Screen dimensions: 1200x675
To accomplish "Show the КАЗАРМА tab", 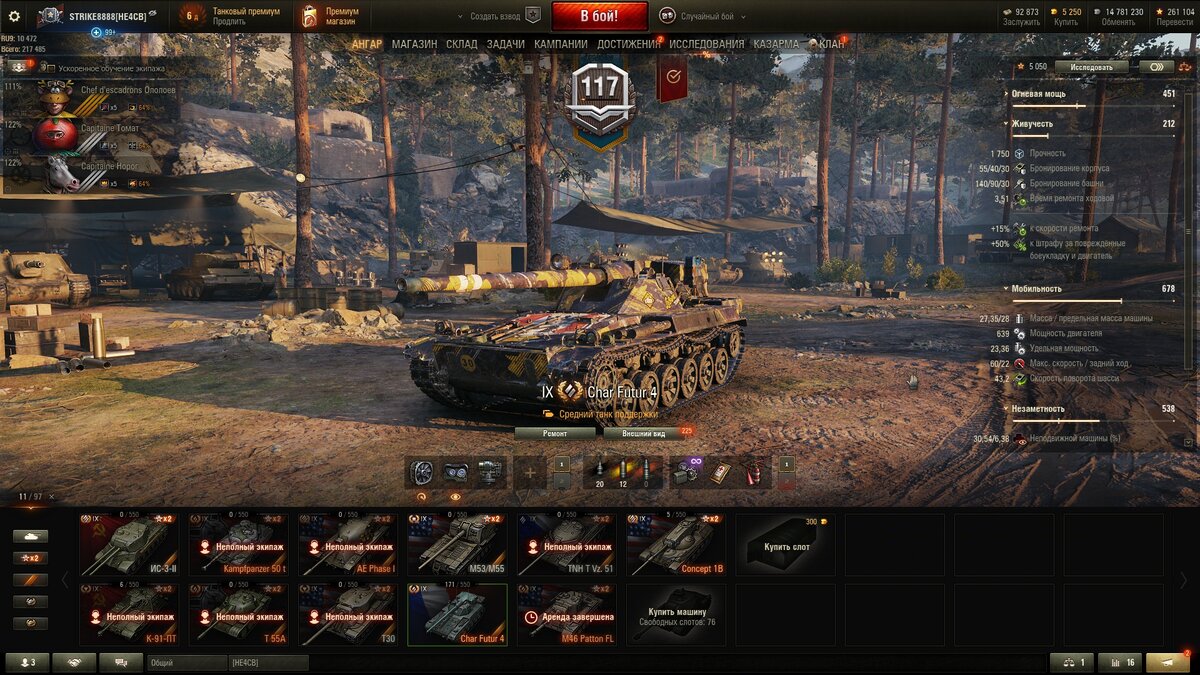I will tap(776, 44).
